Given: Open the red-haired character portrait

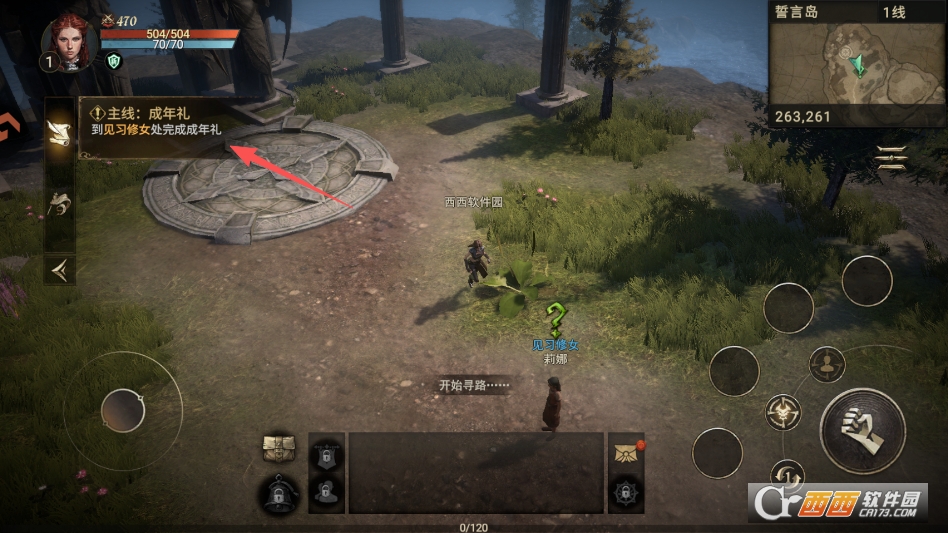Looking at the screenshot, I should 68,42.
